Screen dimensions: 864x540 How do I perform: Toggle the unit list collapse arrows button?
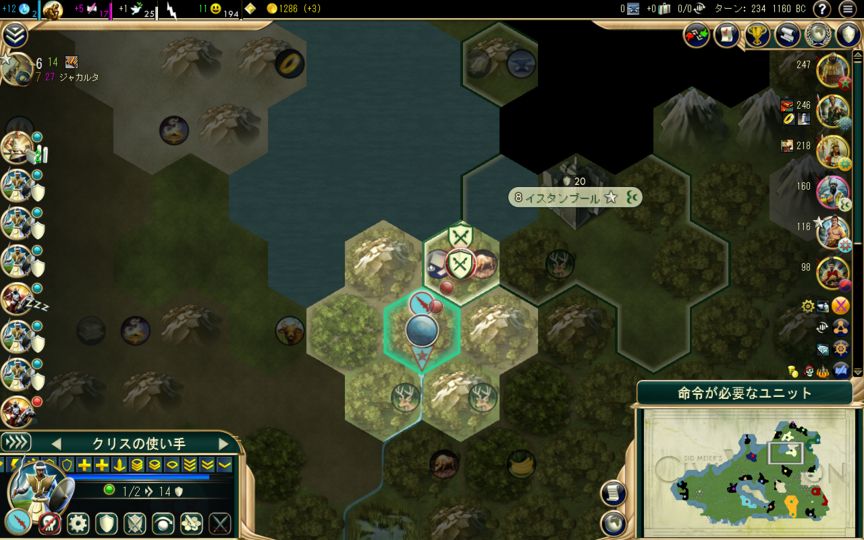point(16,443)
